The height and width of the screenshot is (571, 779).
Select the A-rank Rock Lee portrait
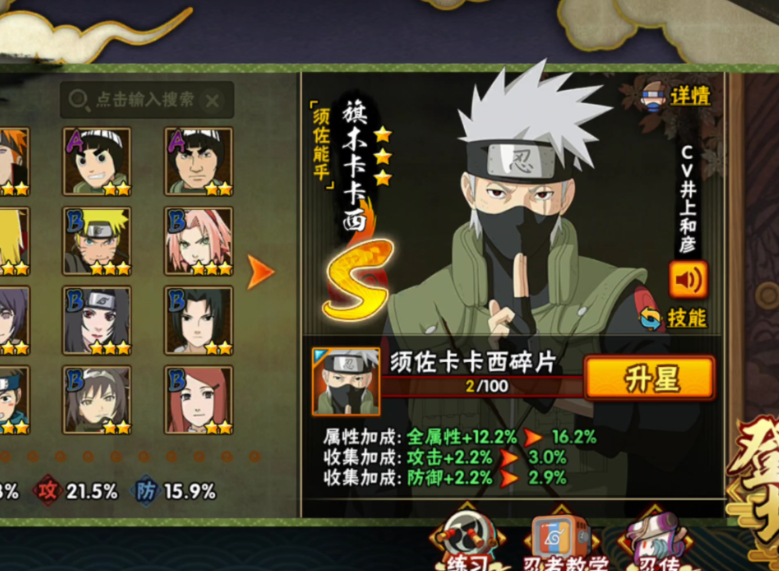coord(97,160)
